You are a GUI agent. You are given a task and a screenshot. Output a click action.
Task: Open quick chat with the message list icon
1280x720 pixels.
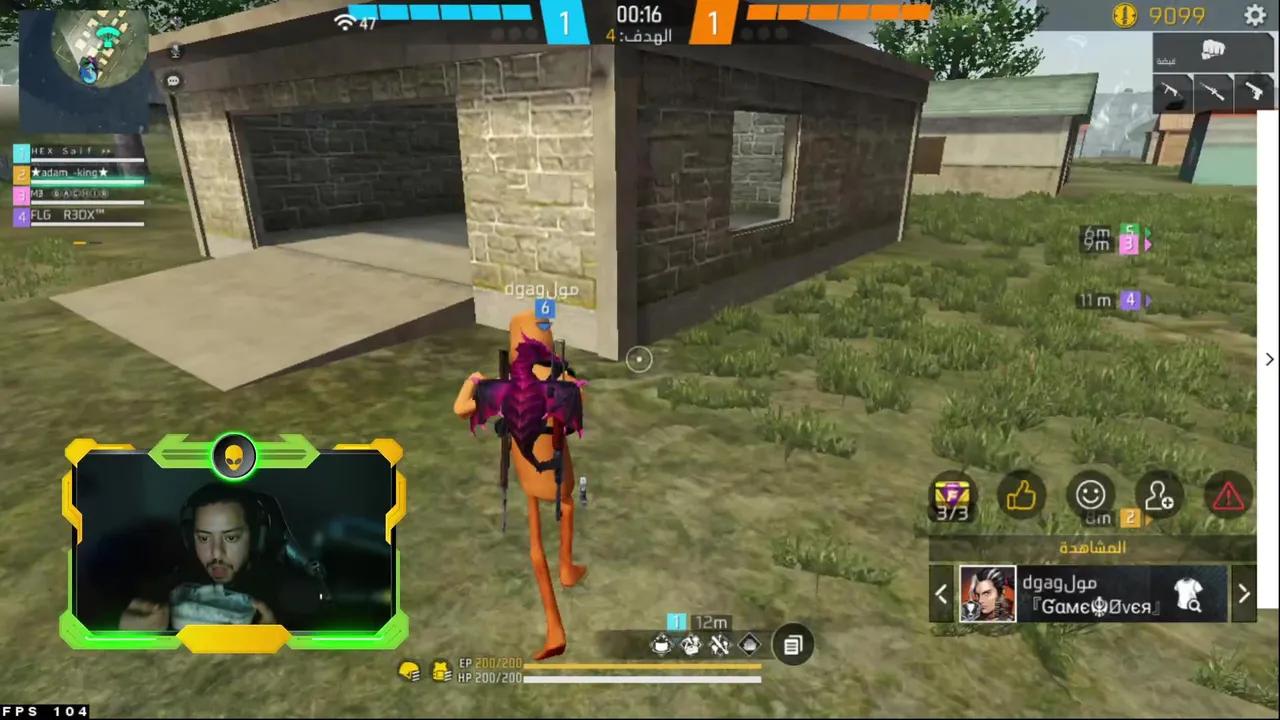coord(792,645)
